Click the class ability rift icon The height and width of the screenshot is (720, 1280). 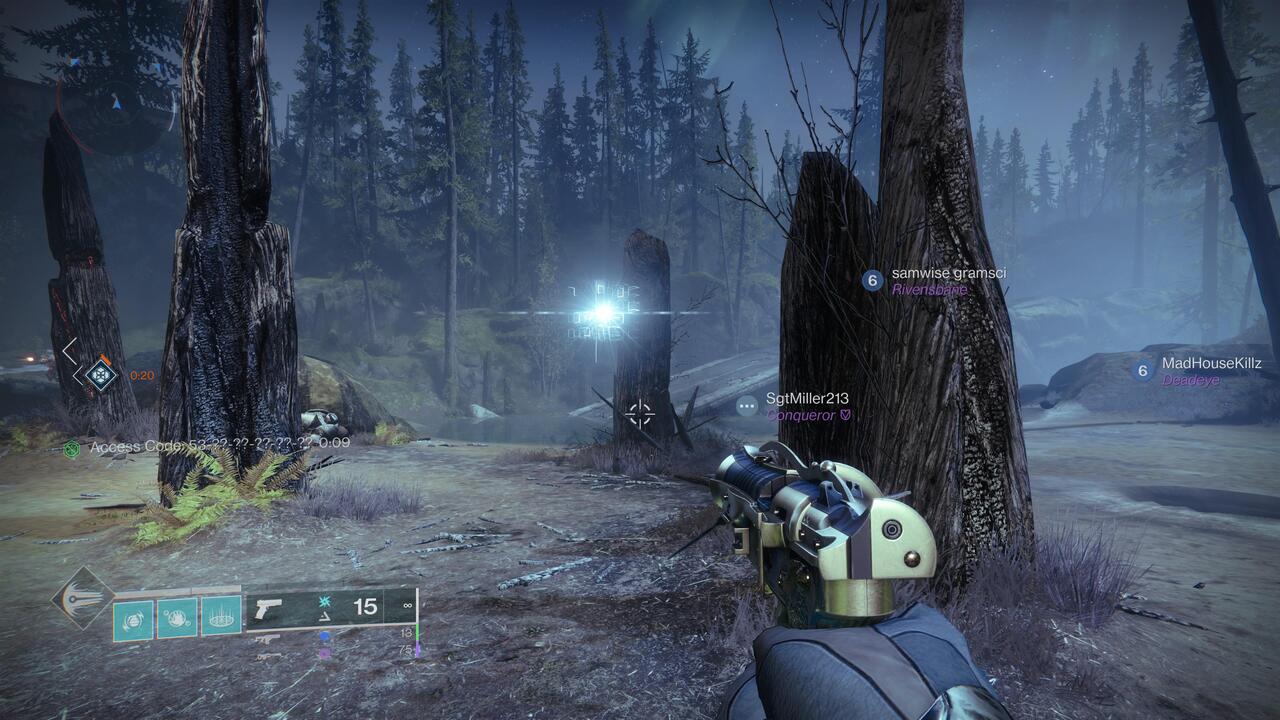click(219, 616)
